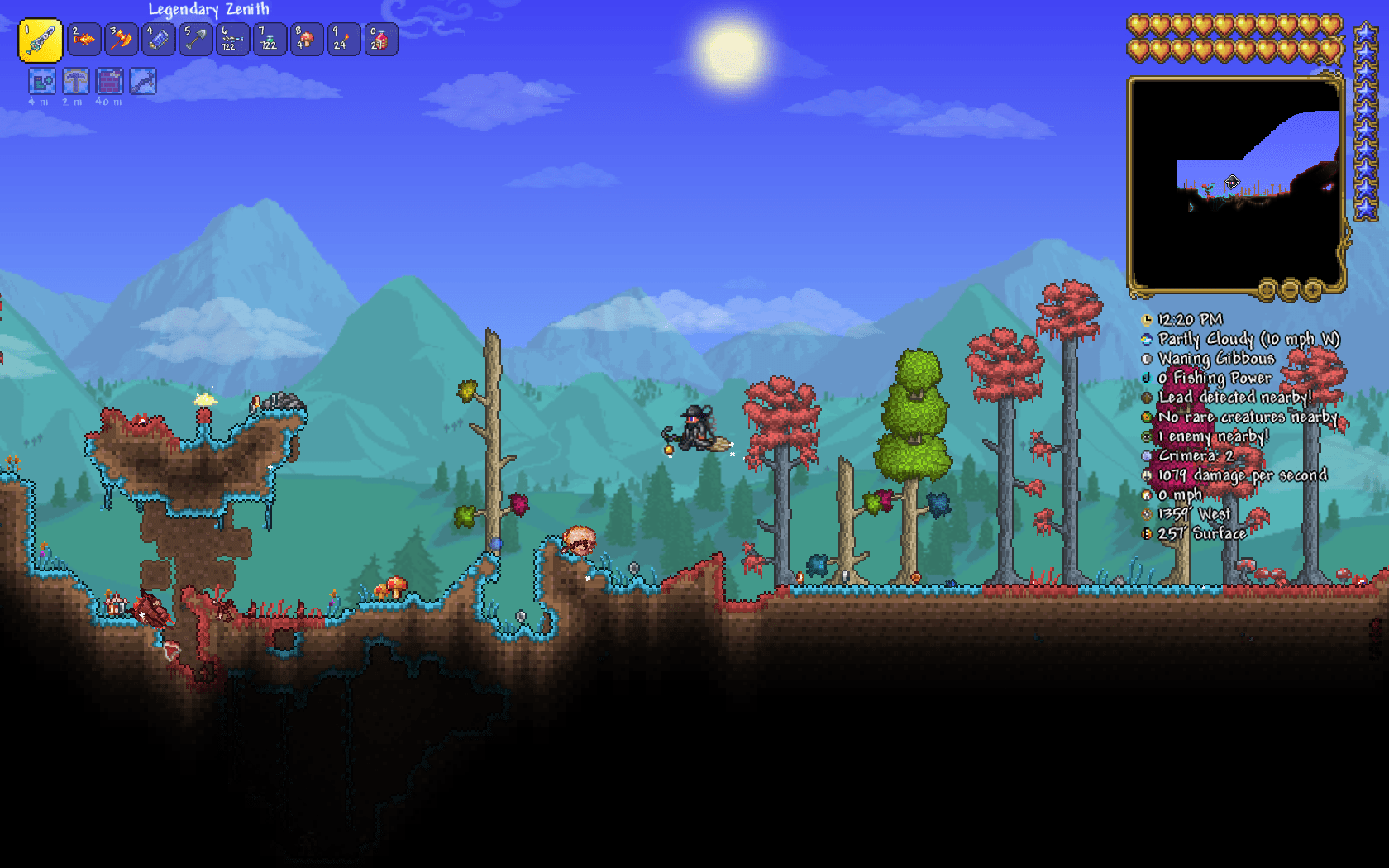This screenshot has height=868, width=1389.
Task: Click the DPS meter icon showing 1079 damage
Action: [1148, 475]
